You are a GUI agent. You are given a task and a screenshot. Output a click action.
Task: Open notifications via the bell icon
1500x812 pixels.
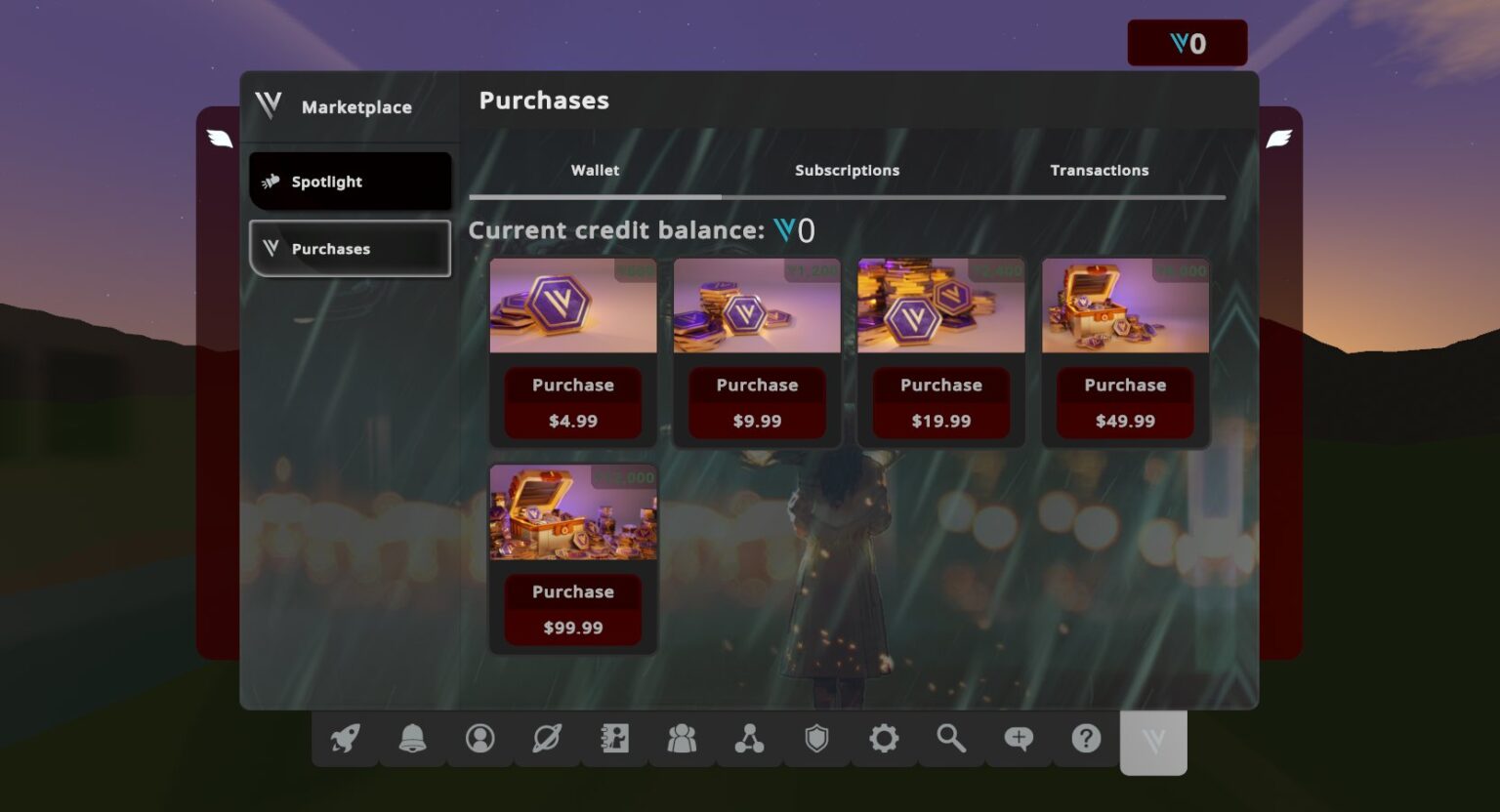(x=413, y=739)
